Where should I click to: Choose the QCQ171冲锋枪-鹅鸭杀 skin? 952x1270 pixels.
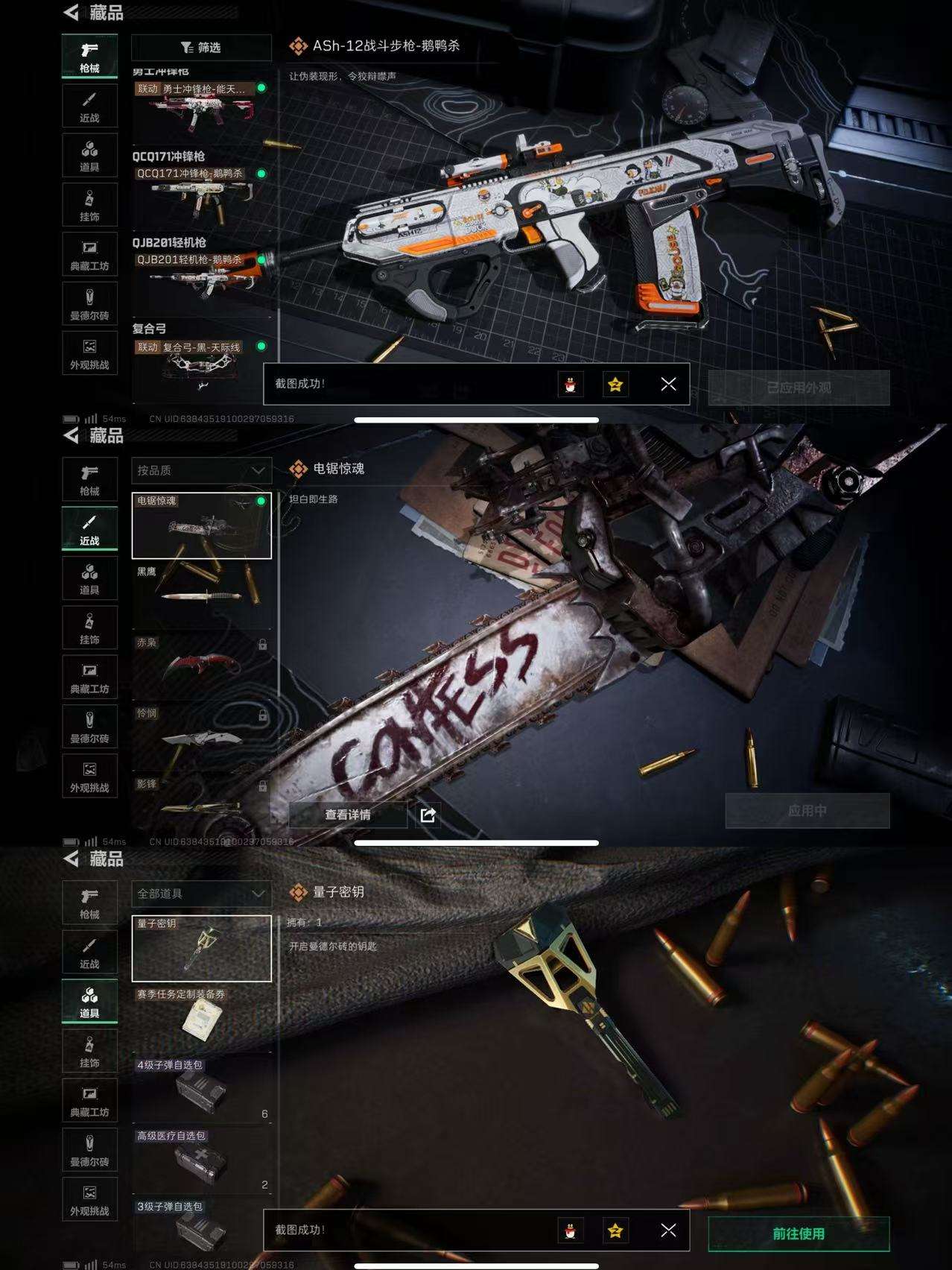pyautogui.click(x=201, y=194)
